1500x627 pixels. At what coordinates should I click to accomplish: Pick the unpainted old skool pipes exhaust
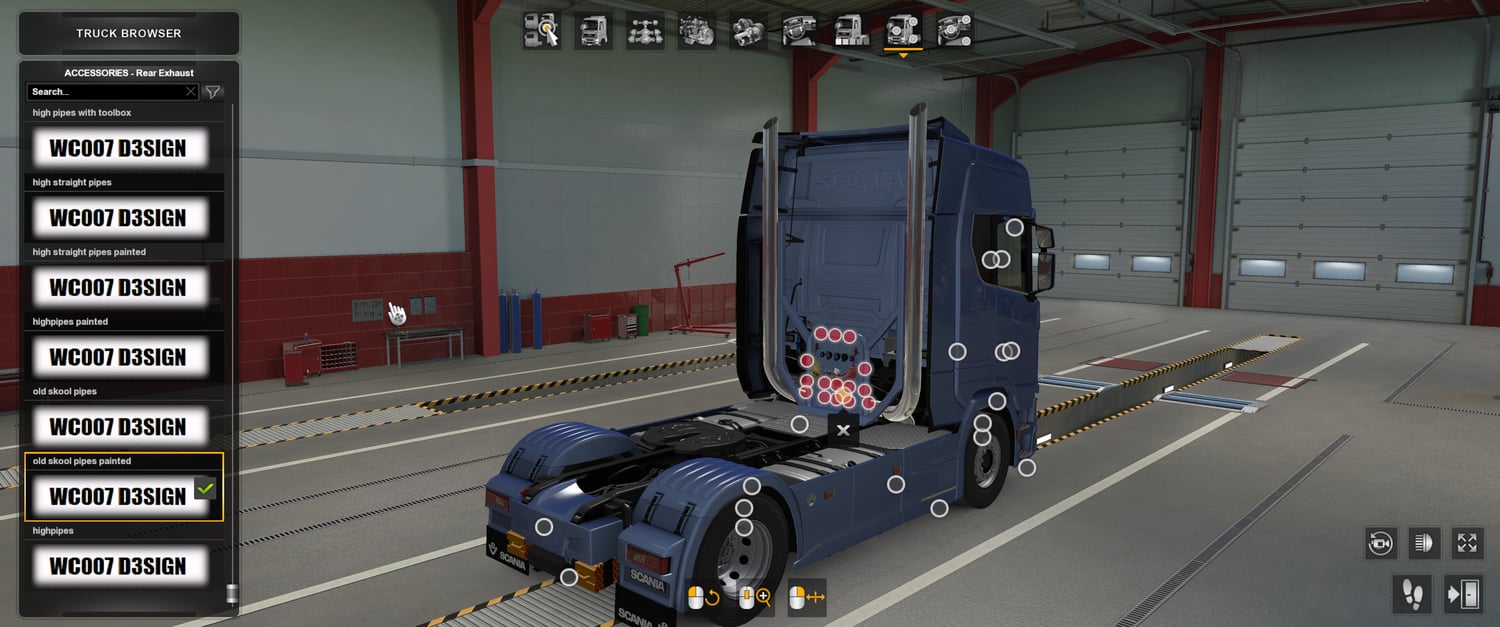[x=124, y=427]
